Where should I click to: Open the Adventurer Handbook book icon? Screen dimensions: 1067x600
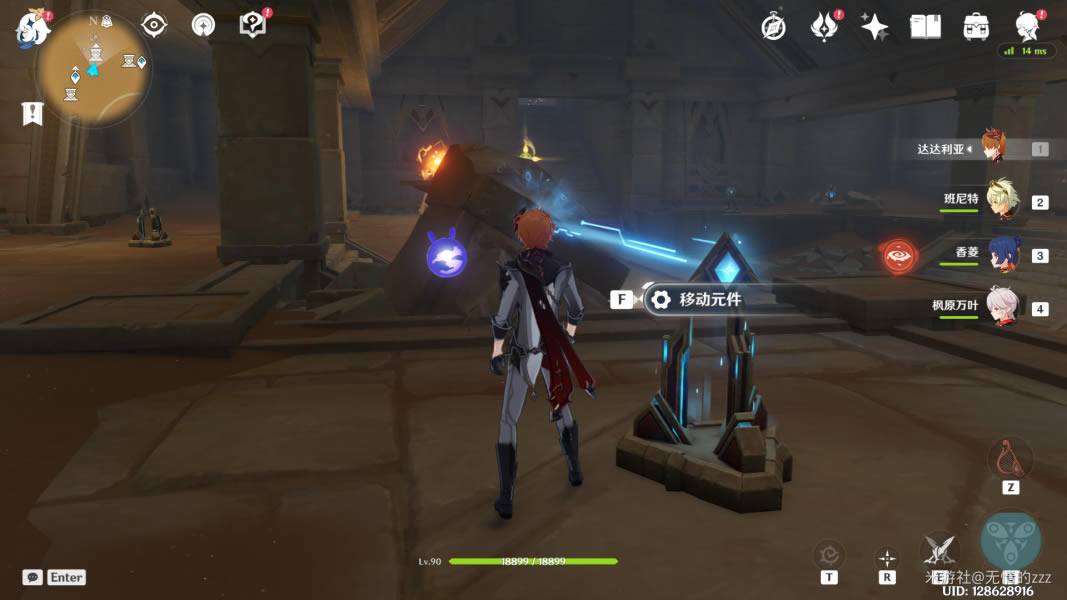coord(925,27)
